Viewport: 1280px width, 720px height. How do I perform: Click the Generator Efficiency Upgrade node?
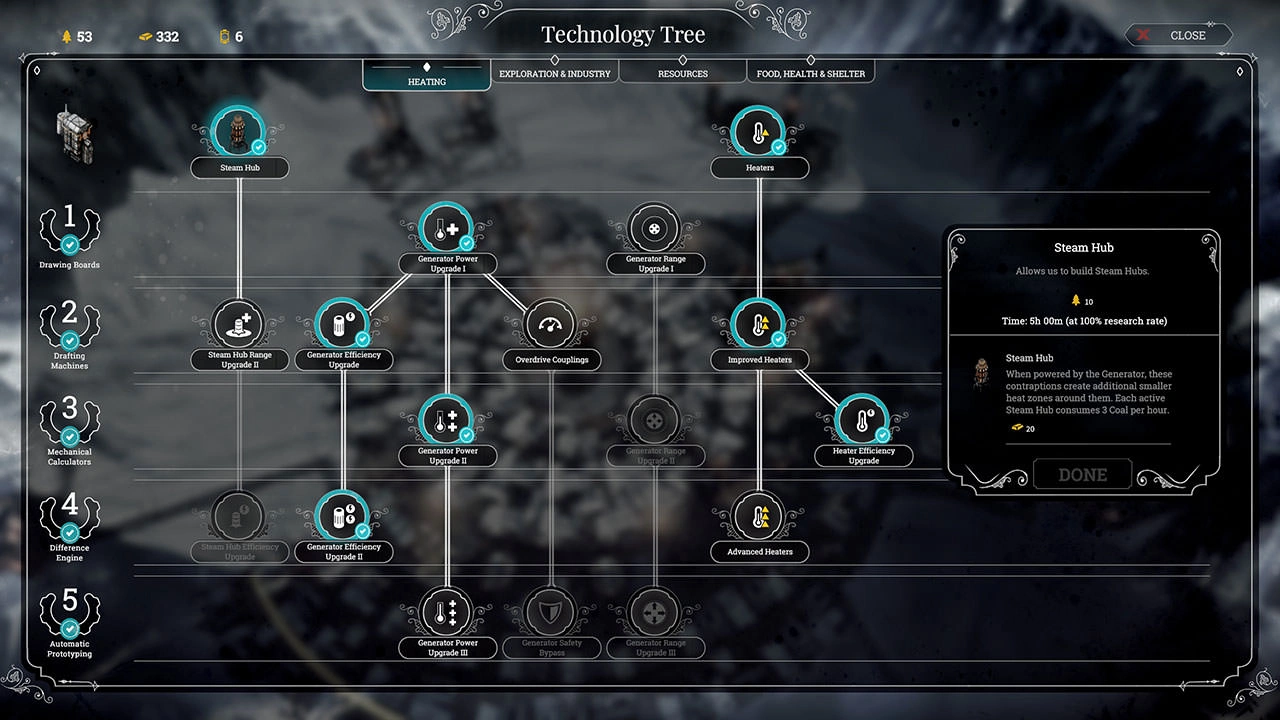pyautogui.click(x=343, y=326)
